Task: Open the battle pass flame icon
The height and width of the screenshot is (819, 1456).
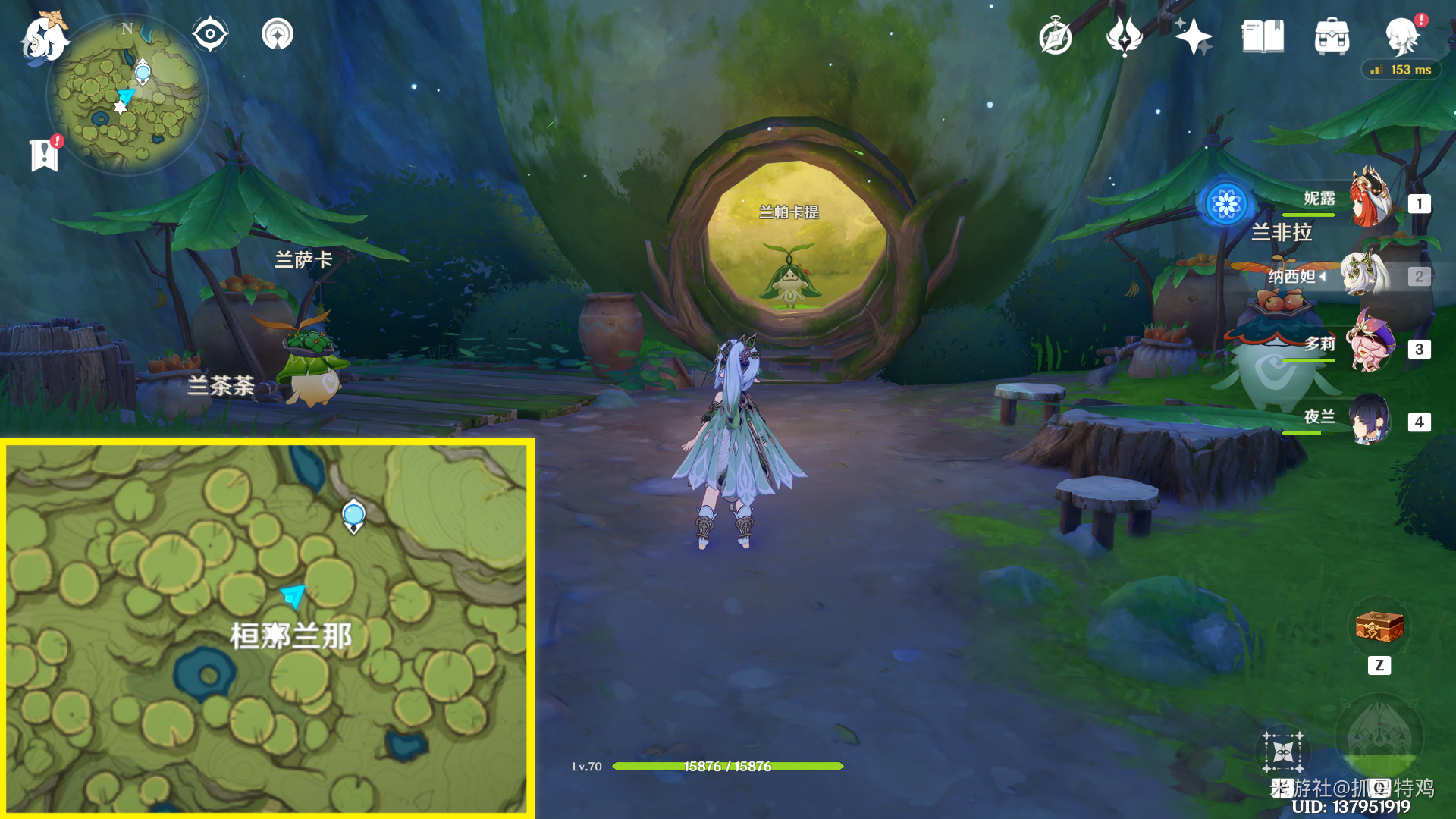Action: tap(1125, 36)
